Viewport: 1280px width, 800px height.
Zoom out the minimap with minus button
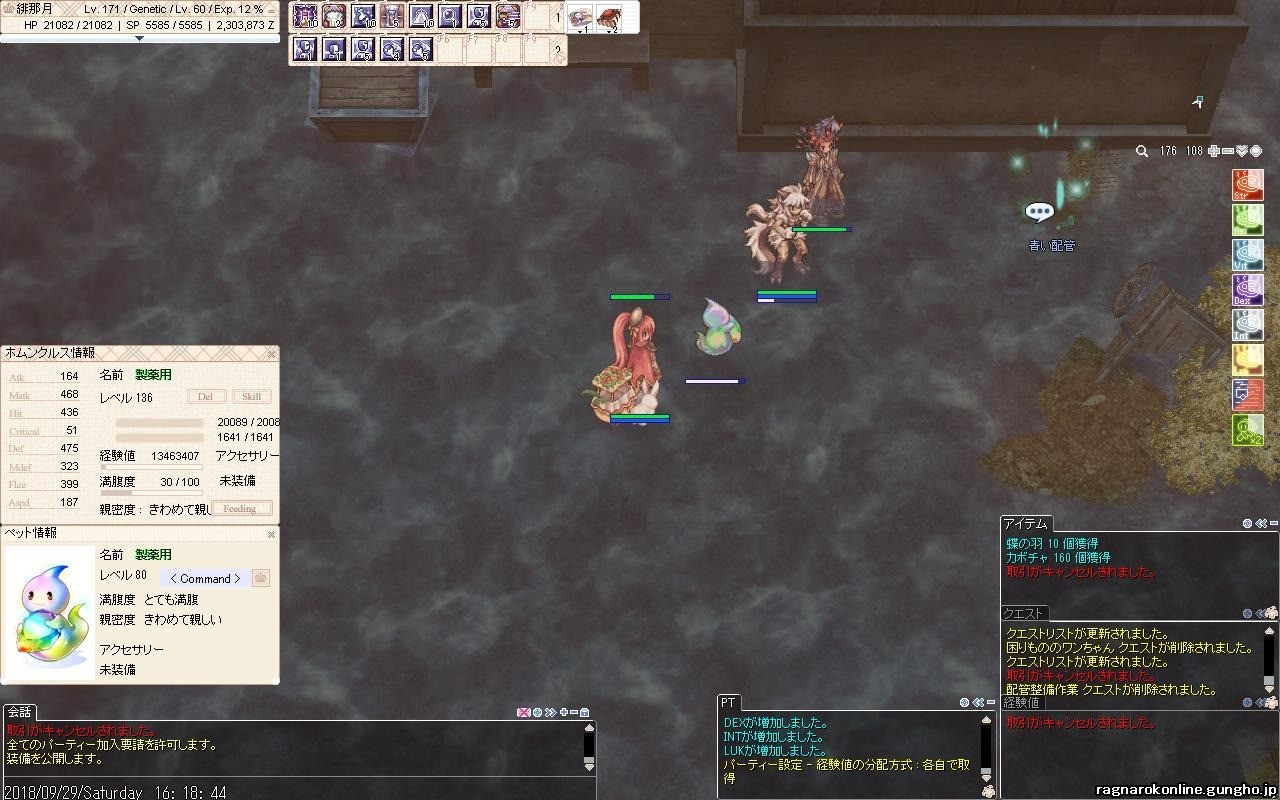tap(1228, 151)
